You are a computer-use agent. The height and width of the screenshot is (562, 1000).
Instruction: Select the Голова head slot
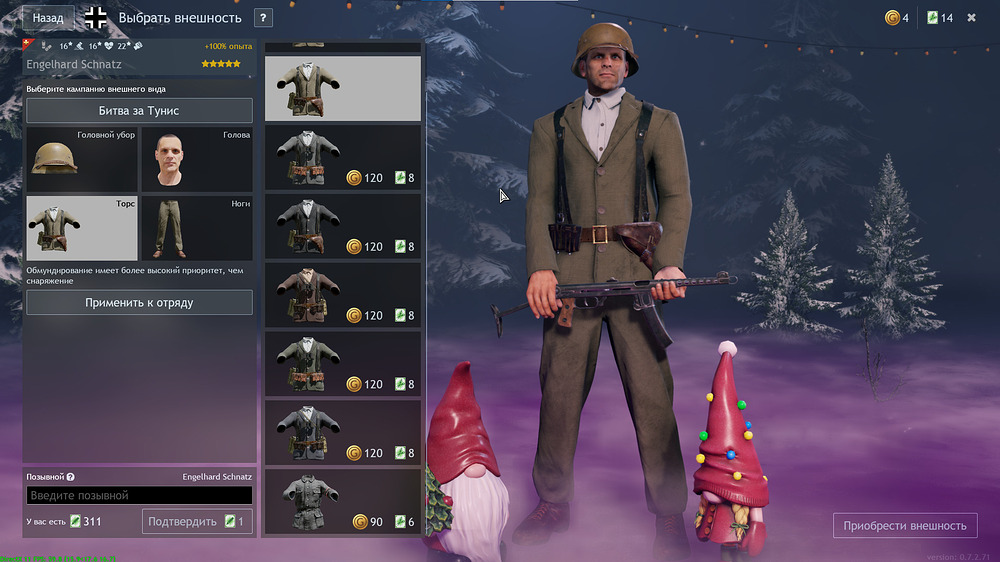point(196,159)
